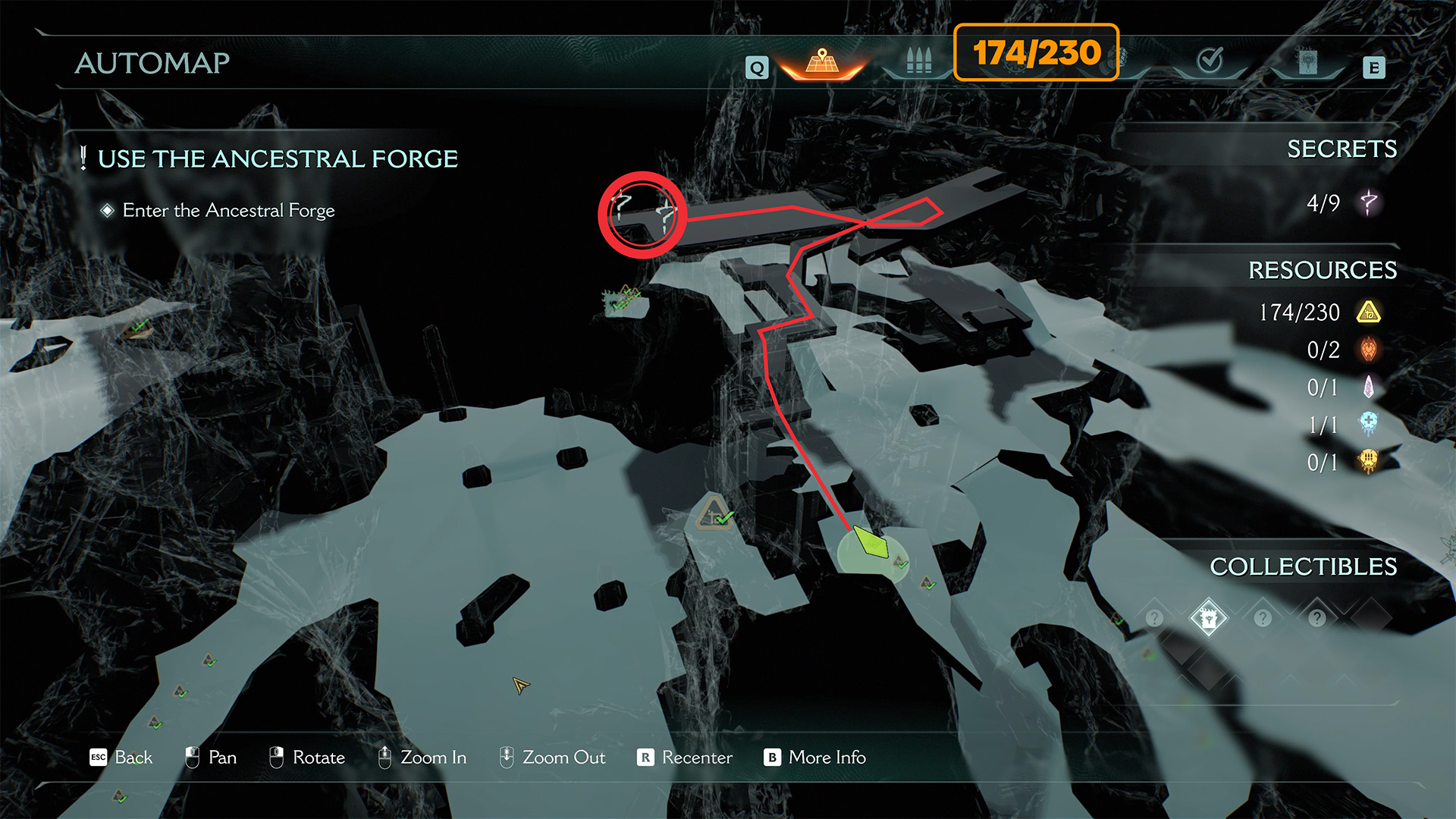Choose the Recenter map control
Viewport: 1456px width, 819px height.
686,758
